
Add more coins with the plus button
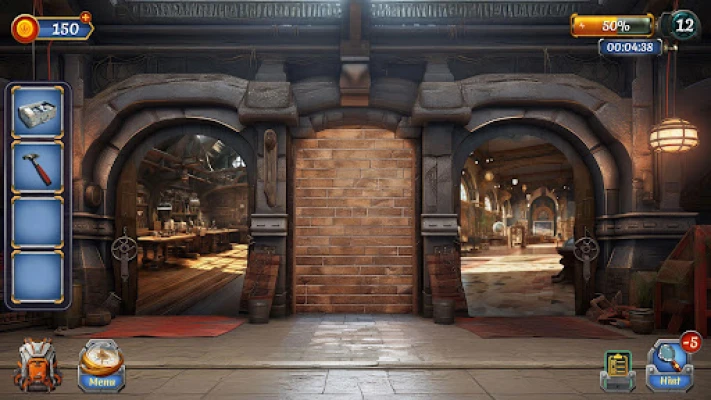pyautogui.click(x=85, y=17)
